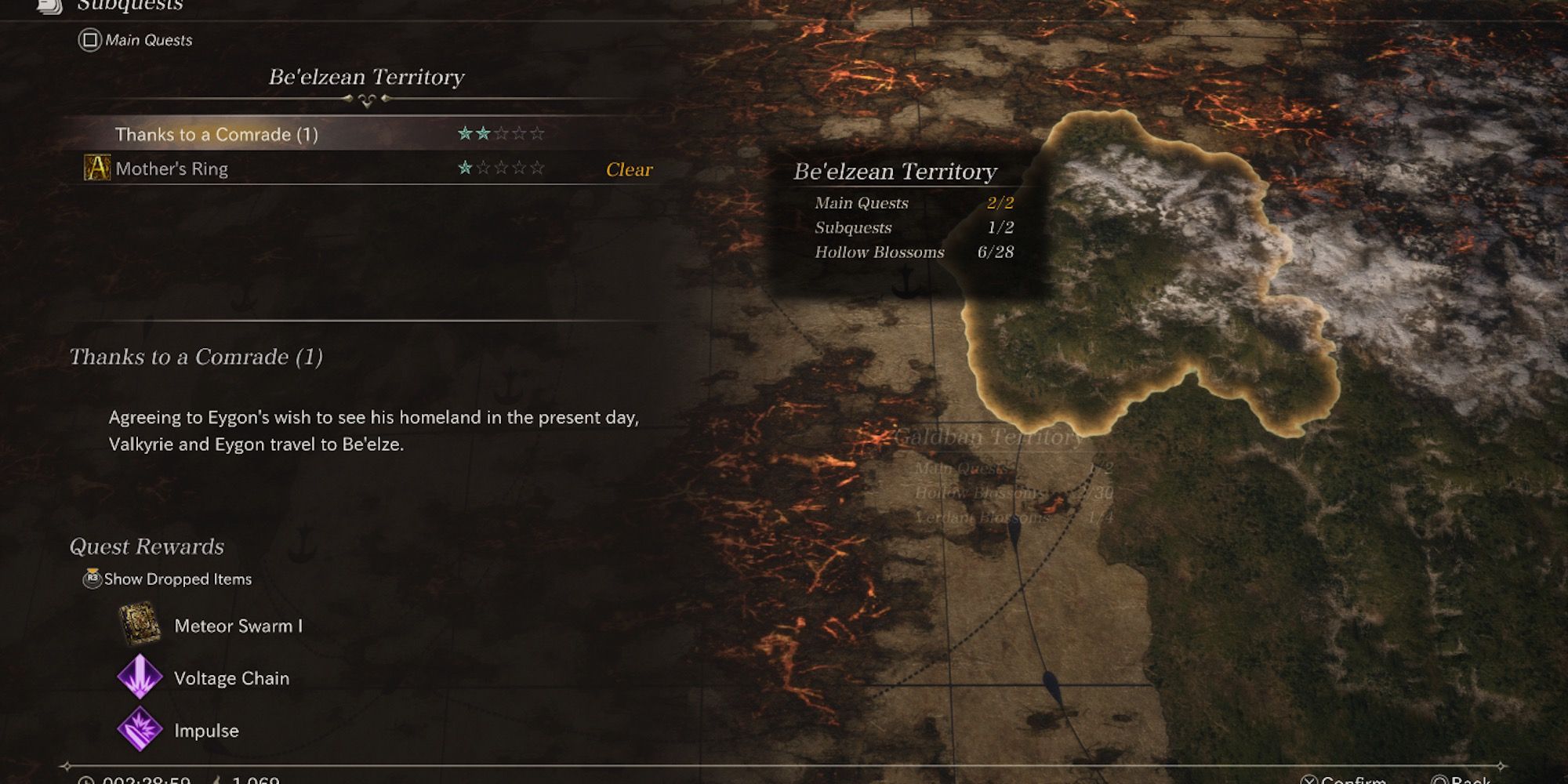
Task: Click the anchor marker on the map
Action: click(x=906, y=282)
